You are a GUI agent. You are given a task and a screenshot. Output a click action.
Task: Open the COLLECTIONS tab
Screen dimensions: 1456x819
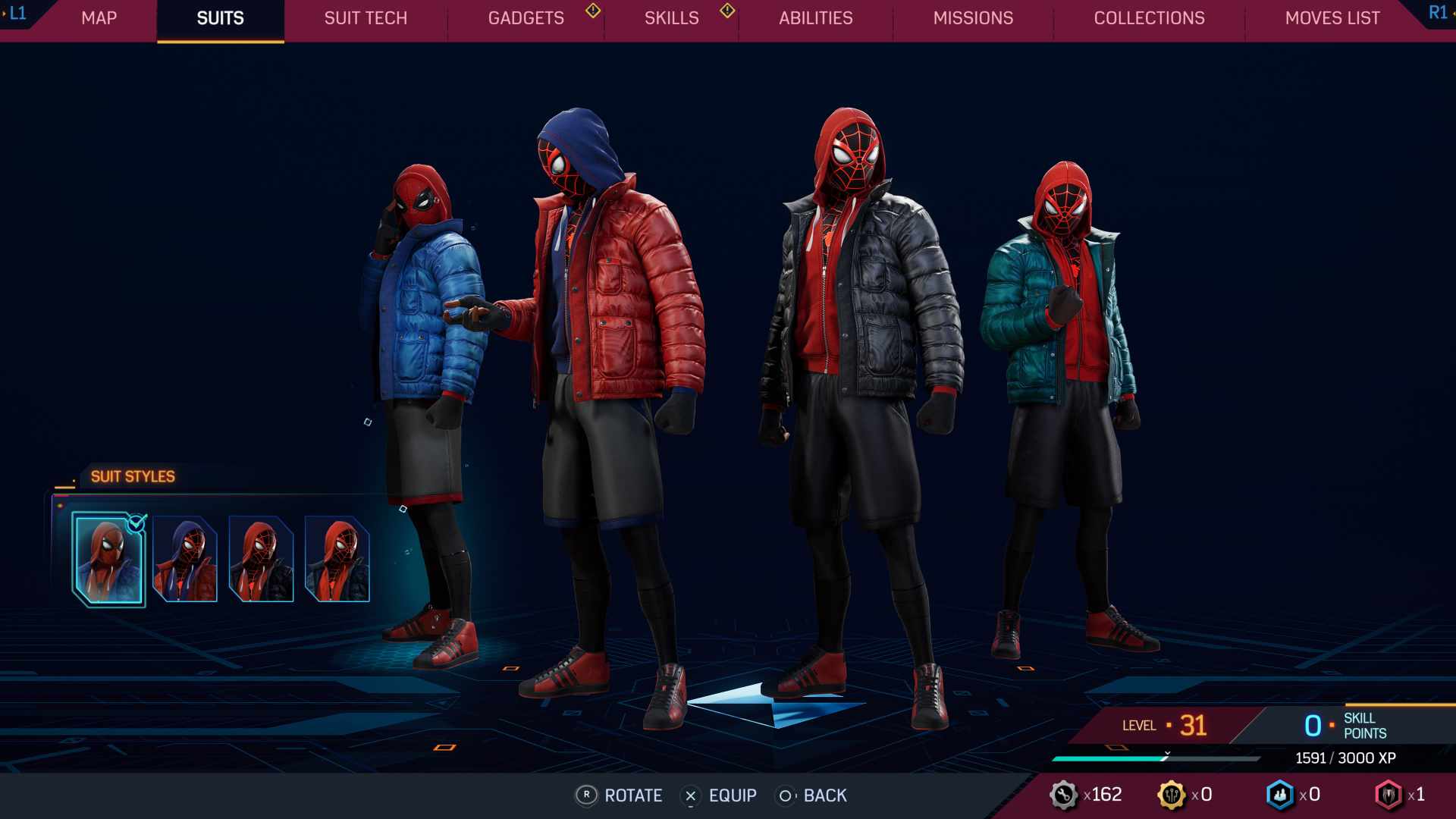pyautogui.click(x=1148, y=18)
